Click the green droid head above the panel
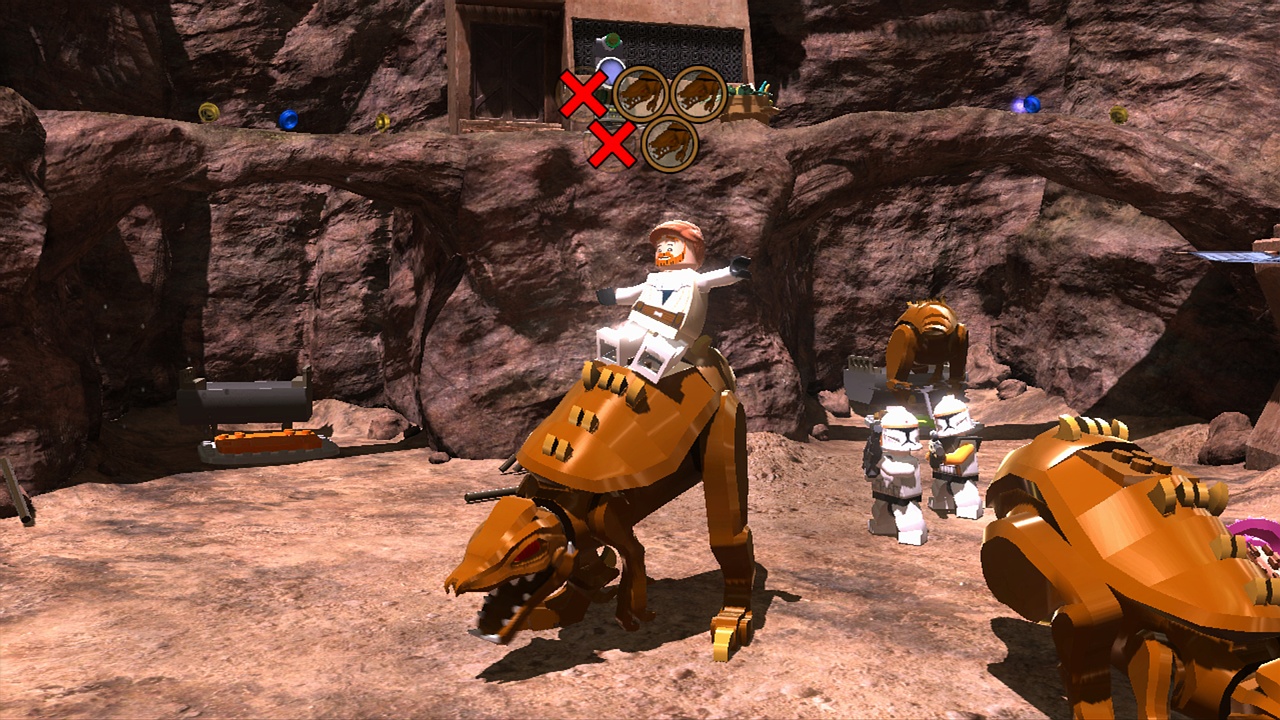The image size is (1280, 720). (x=611, y=41)
